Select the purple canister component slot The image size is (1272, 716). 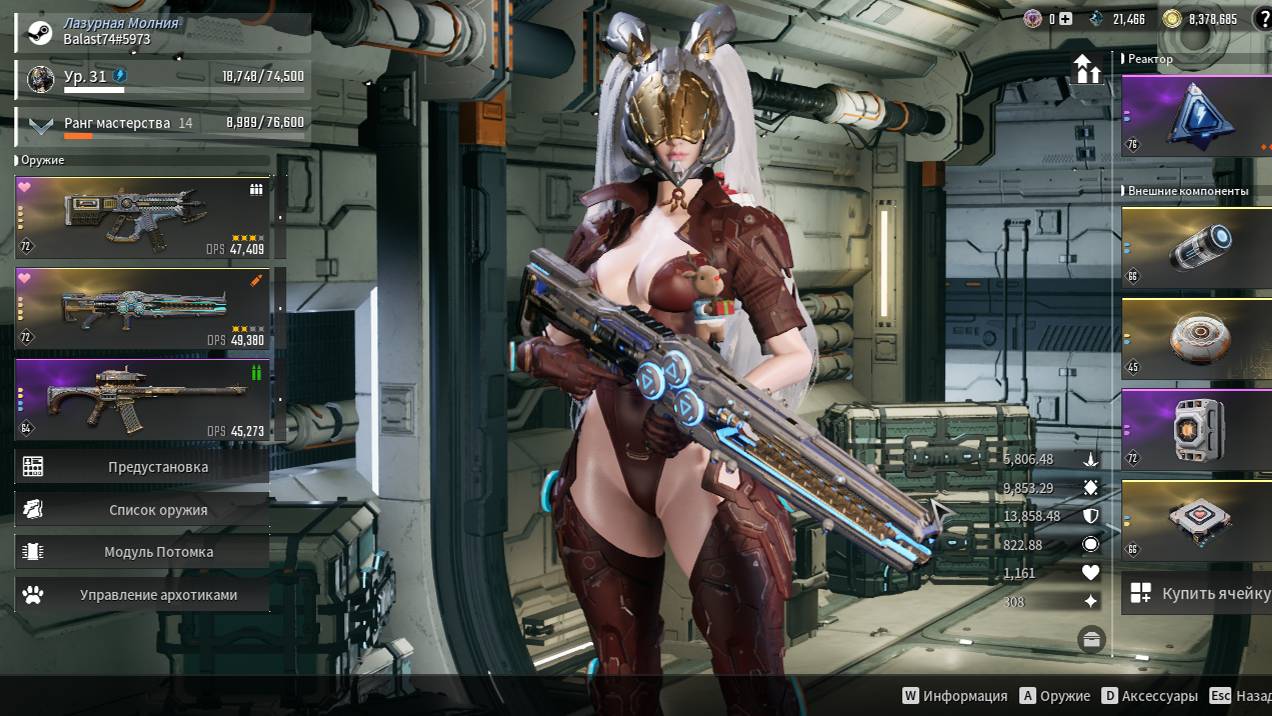(1196, 430)
